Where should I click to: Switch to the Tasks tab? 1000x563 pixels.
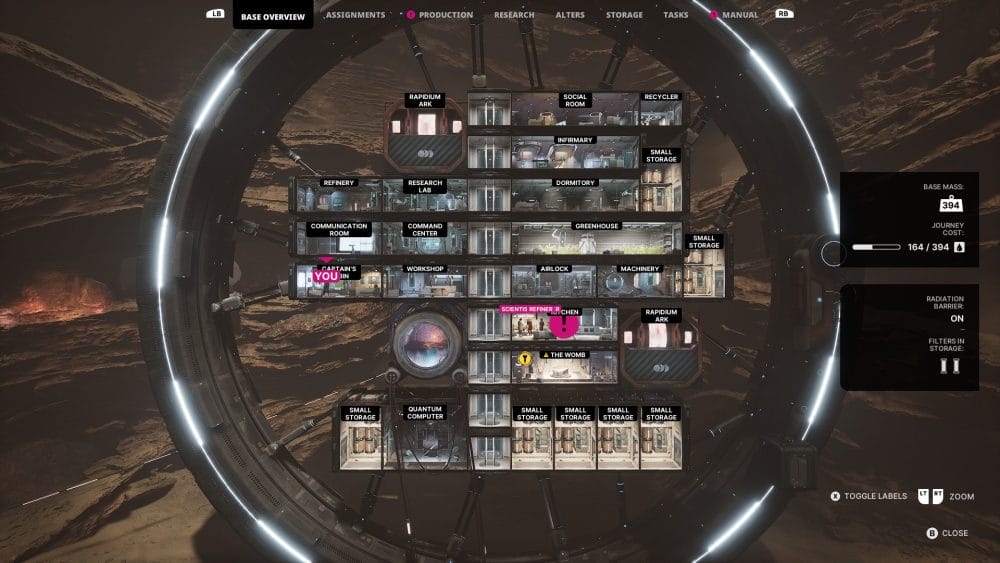(x=676, y=15)
